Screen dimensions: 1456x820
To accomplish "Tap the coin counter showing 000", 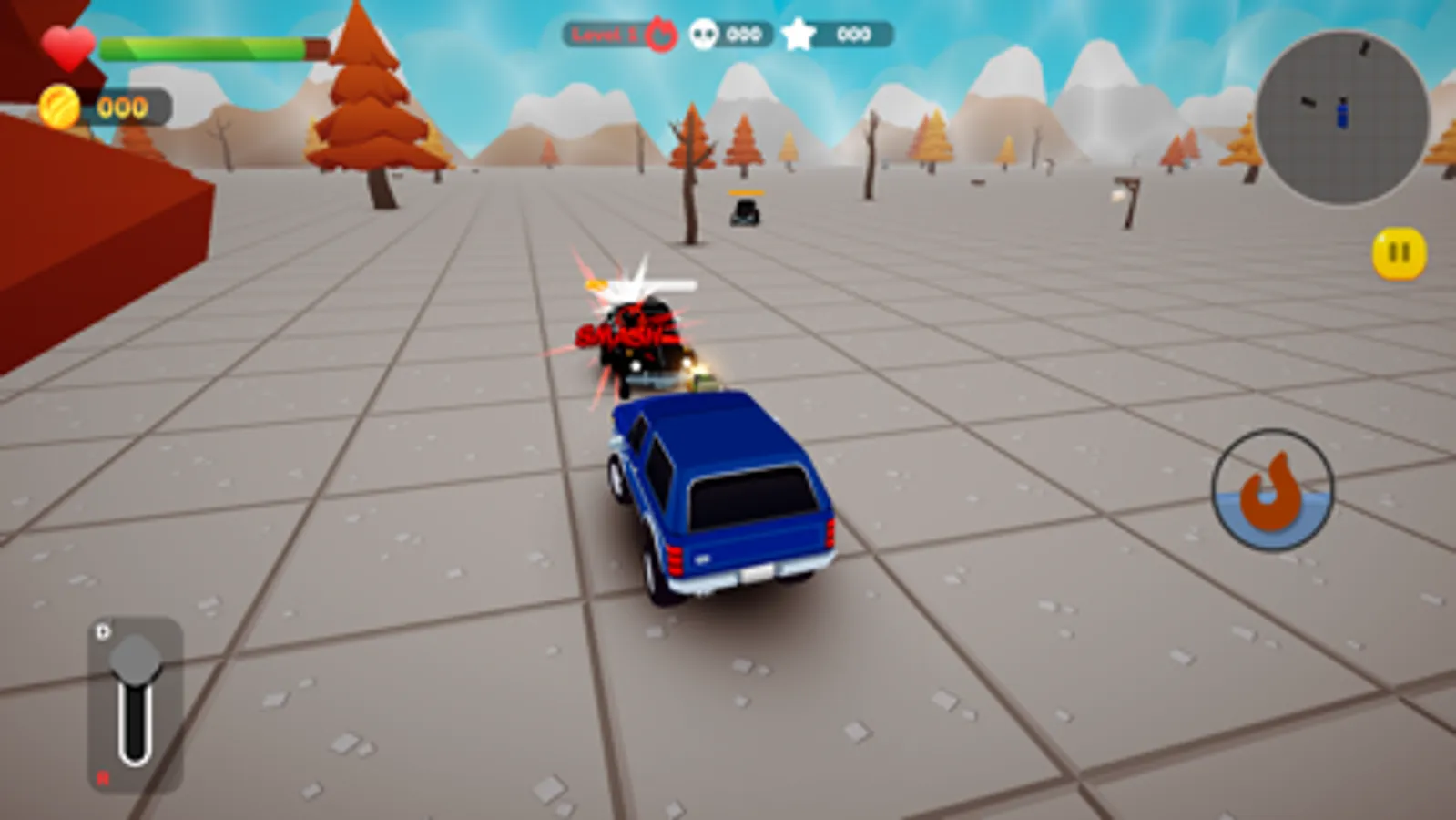I will [x=120, y=108].
